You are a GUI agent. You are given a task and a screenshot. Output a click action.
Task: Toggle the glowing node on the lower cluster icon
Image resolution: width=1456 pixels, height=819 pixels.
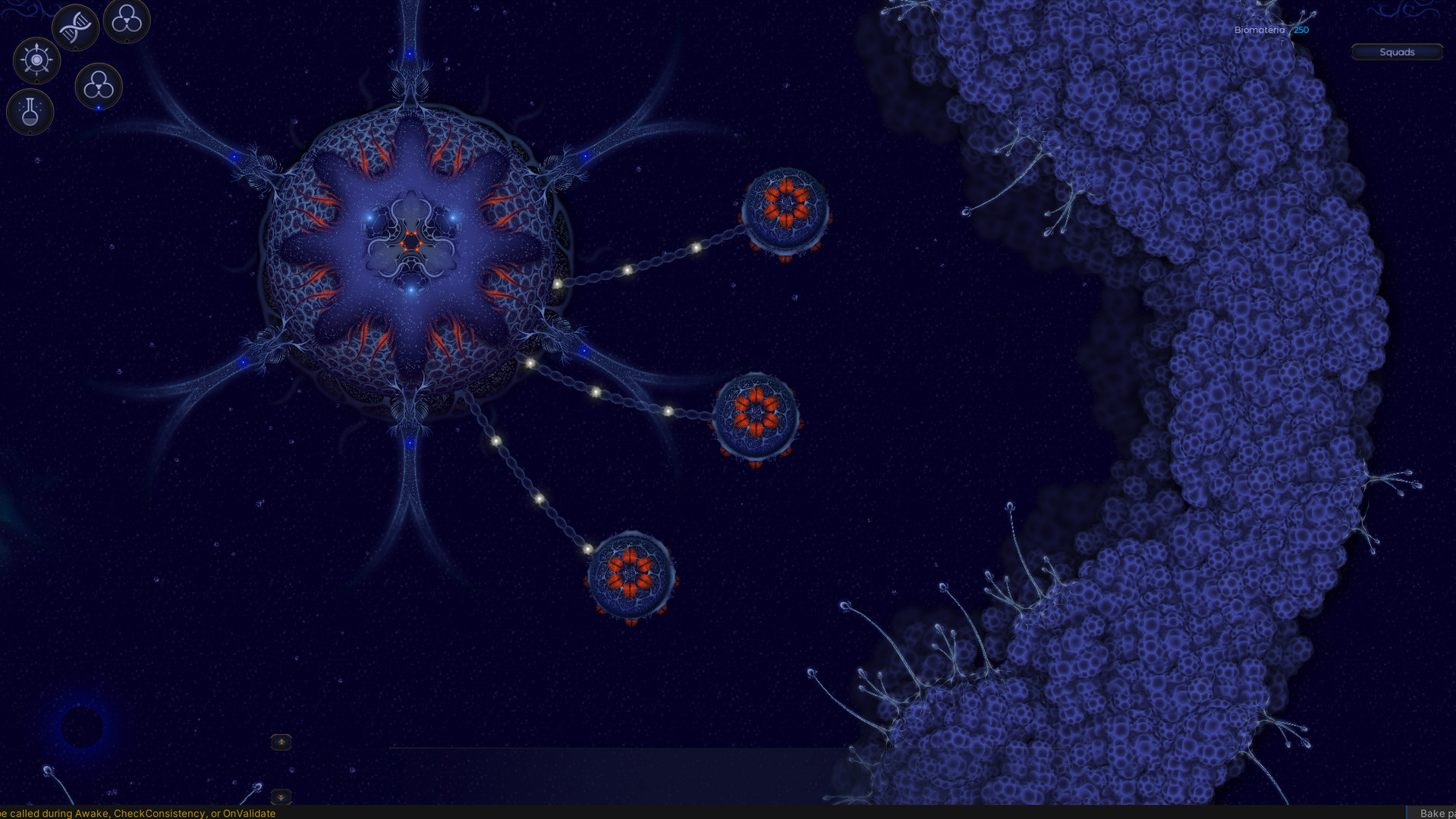99,108
